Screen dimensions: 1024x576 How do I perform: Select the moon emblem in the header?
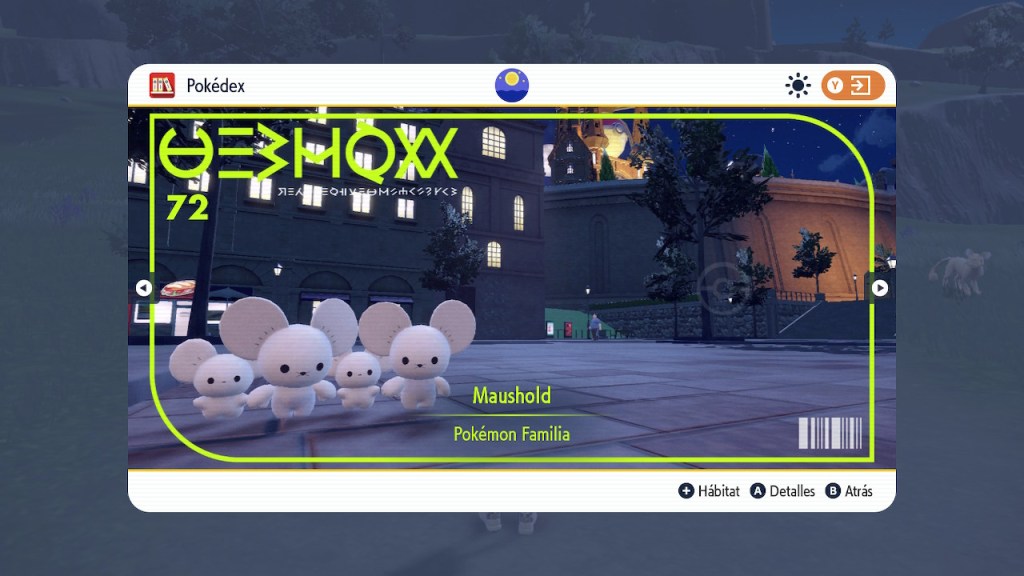(x=512, y=85)
